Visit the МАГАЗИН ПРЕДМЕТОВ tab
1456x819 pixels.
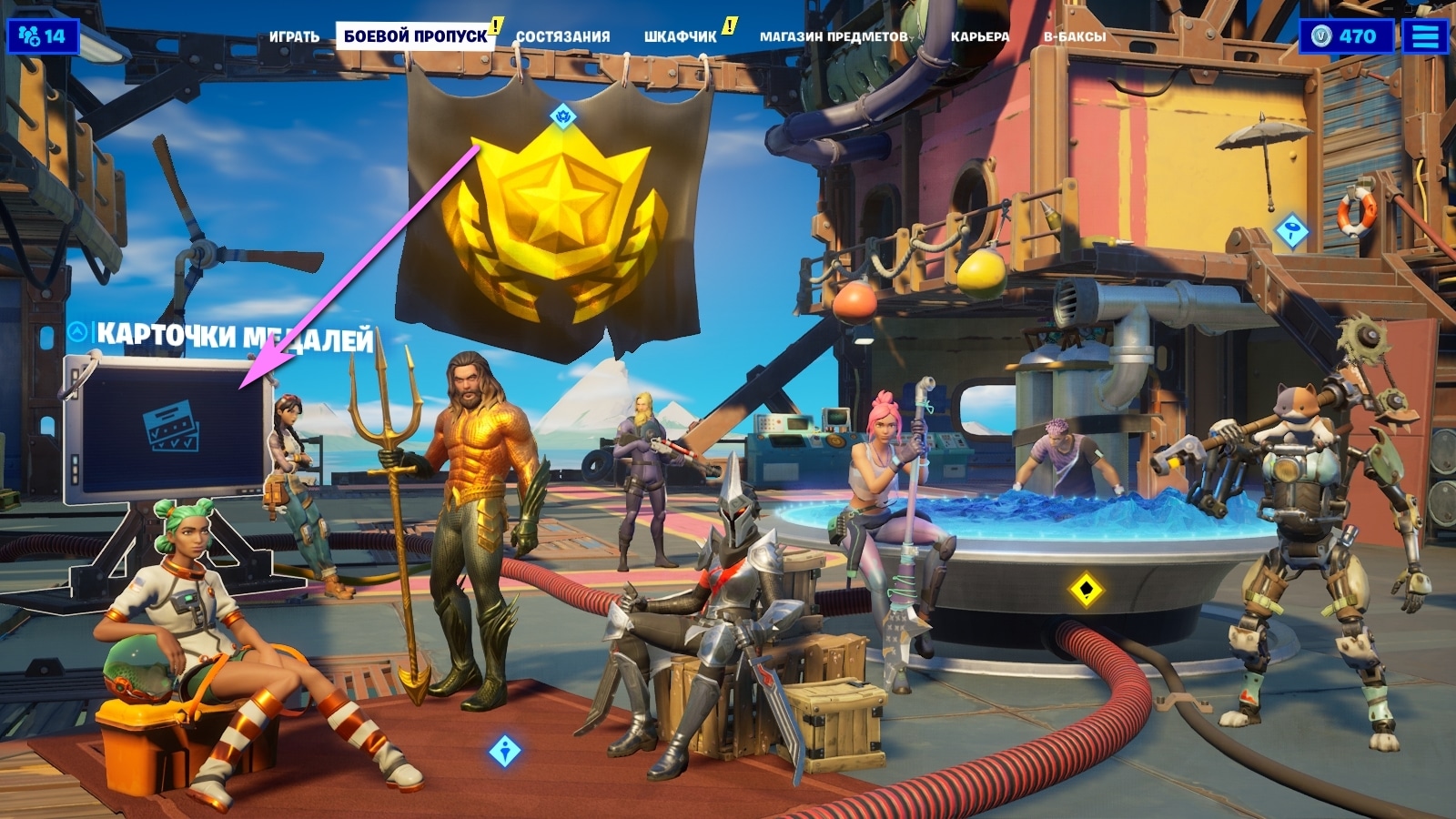coord(834,36)
